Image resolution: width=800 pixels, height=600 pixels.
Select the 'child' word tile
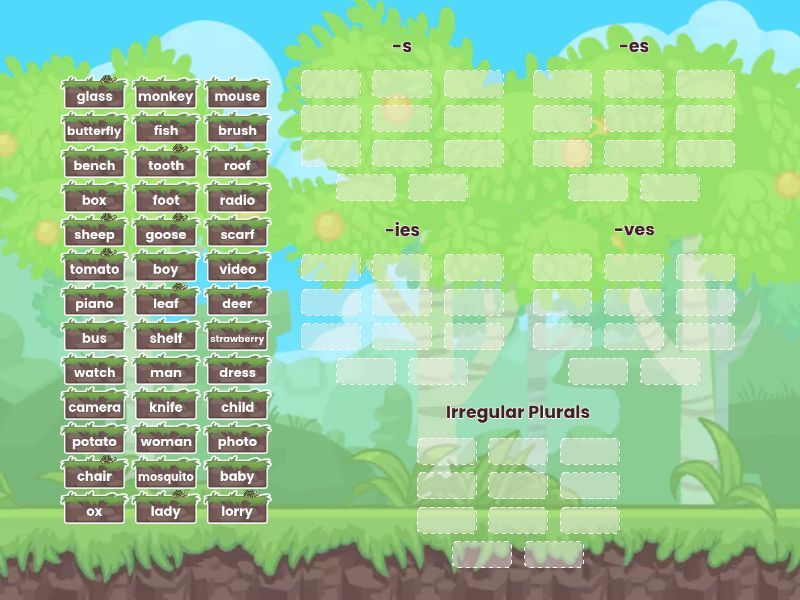click(237, 407)
